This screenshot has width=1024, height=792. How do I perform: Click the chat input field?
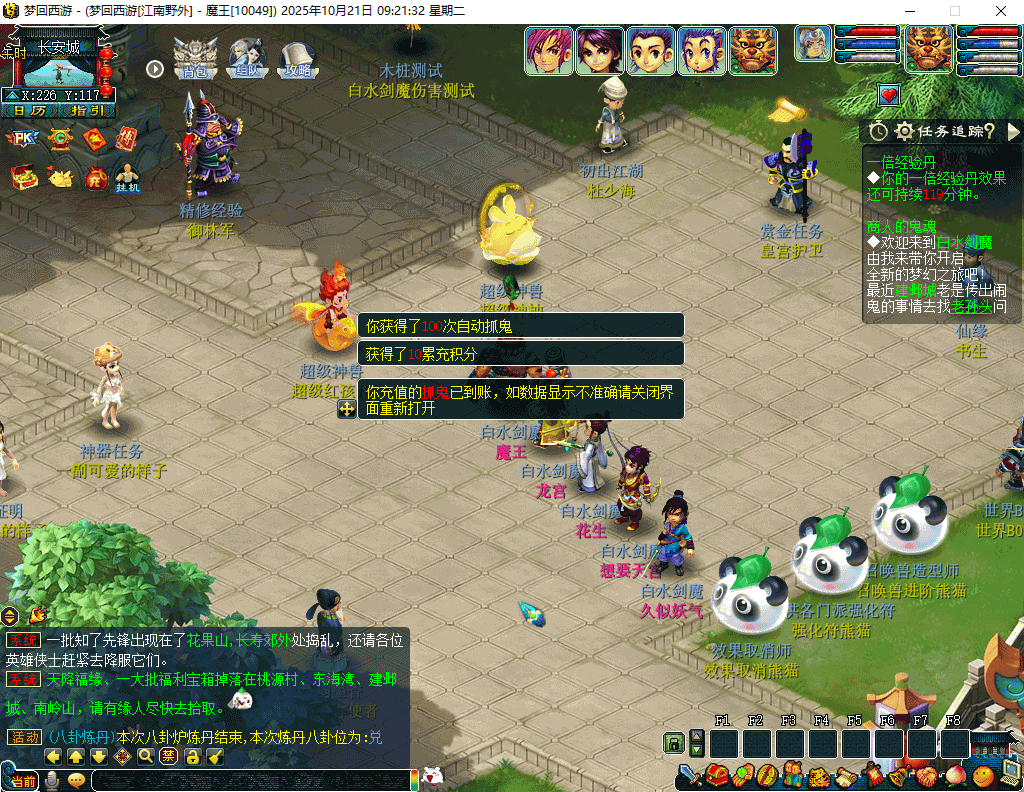250,780
